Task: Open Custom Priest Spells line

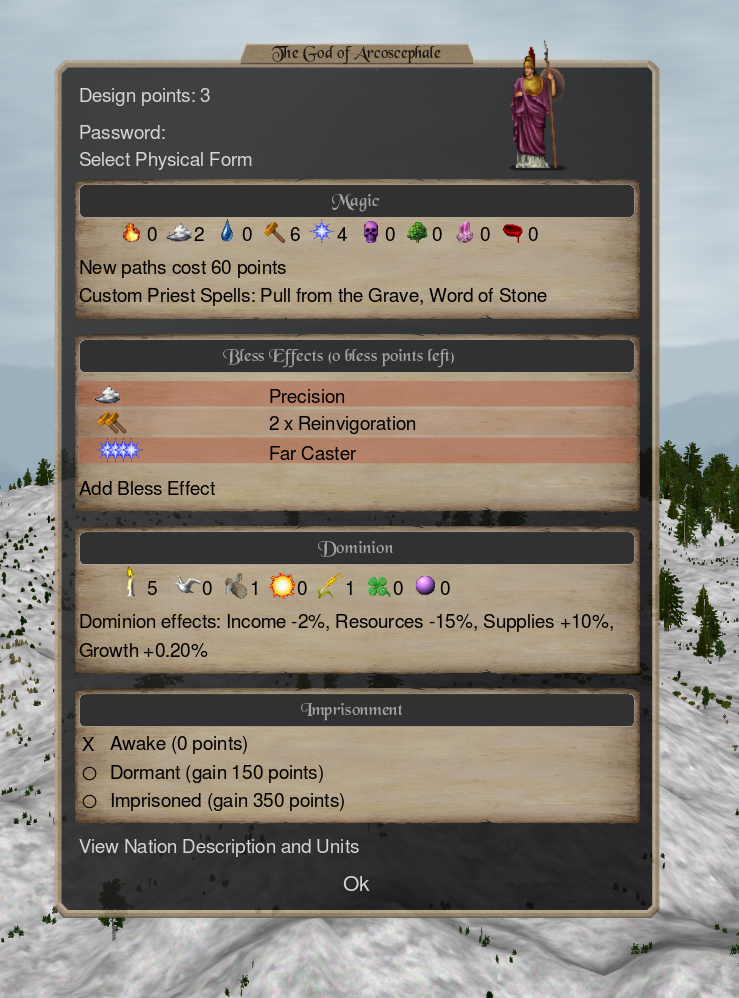Action: (x=312, y=296)
